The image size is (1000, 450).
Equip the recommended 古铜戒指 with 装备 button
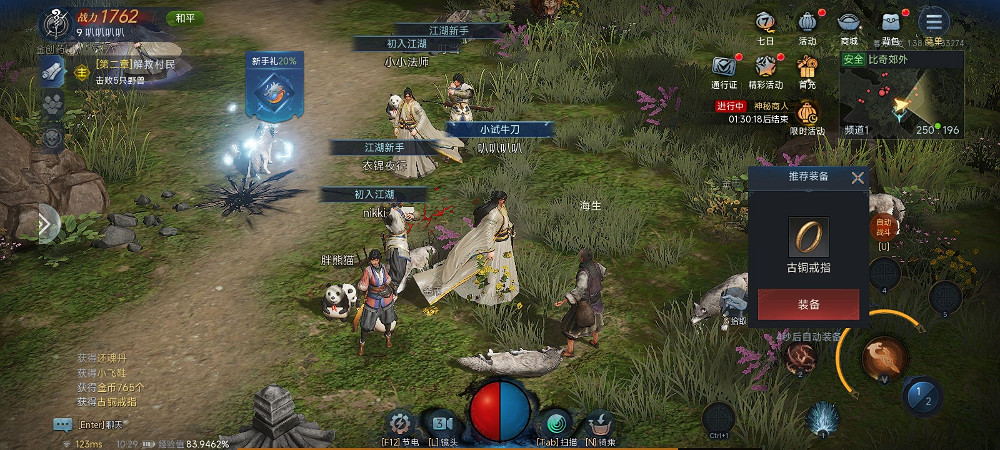pyautogui.click(x=808, y=304)
